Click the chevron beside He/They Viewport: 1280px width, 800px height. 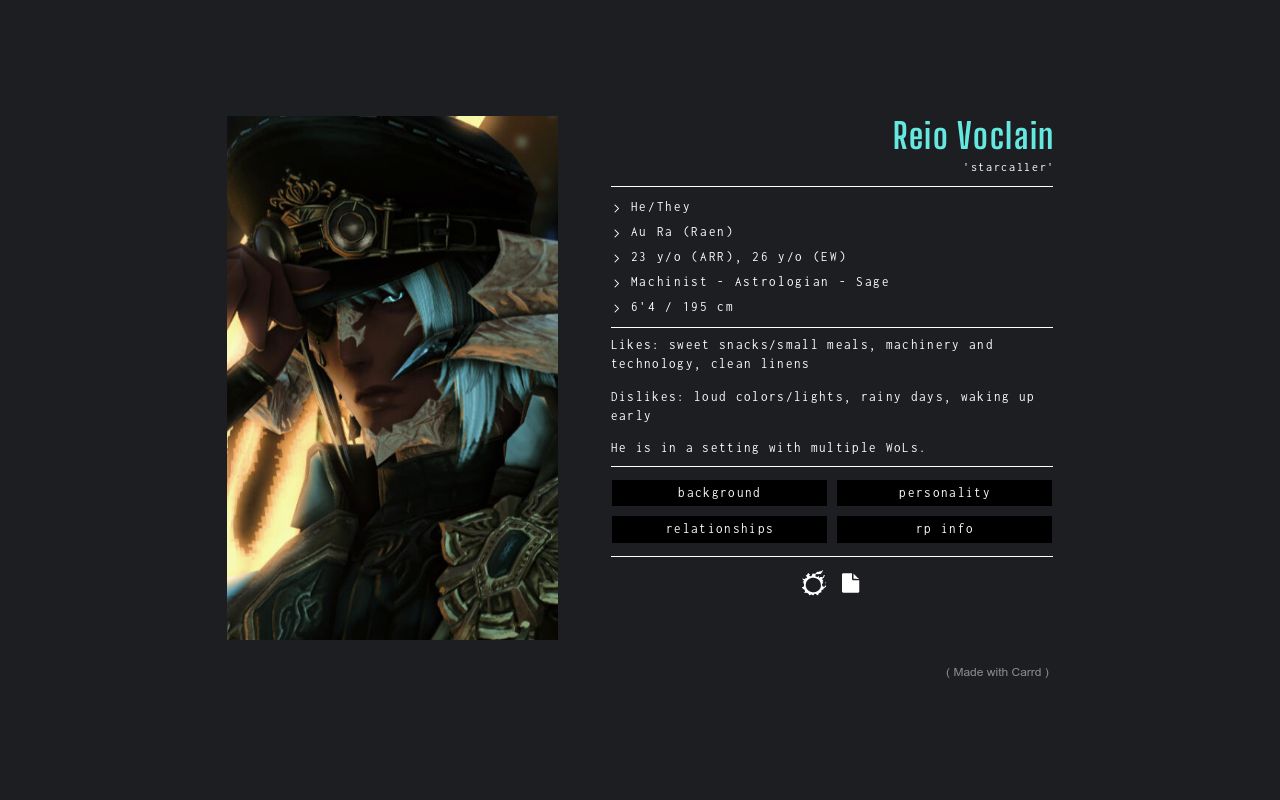click(615, 207)
